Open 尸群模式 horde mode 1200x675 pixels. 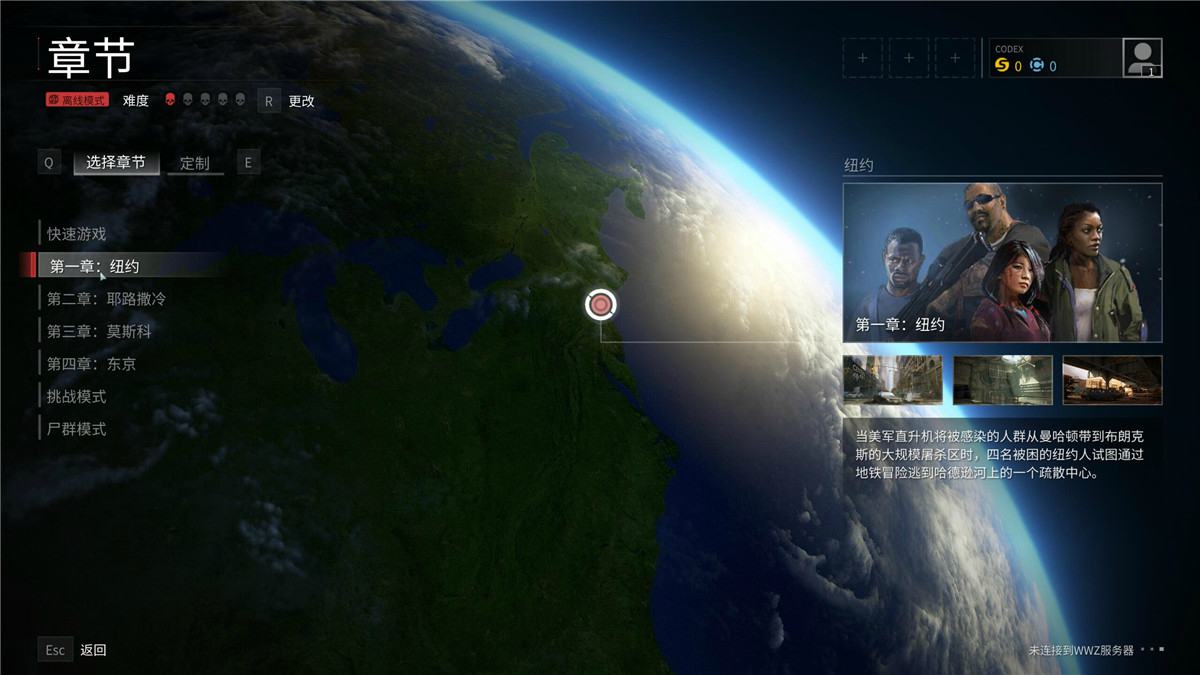(x=77, y=429)
